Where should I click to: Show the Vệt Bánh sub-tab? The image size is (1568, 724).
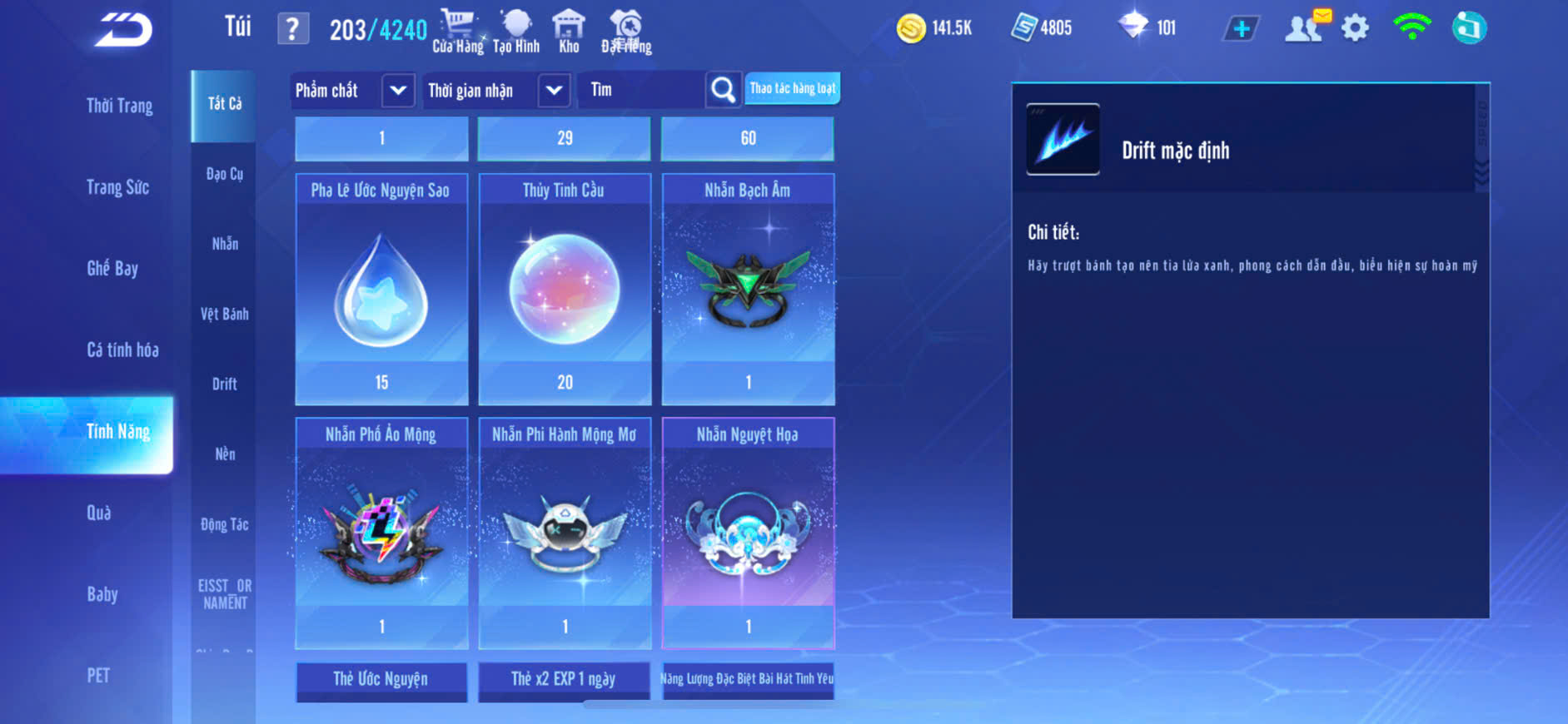coord(224,314)
